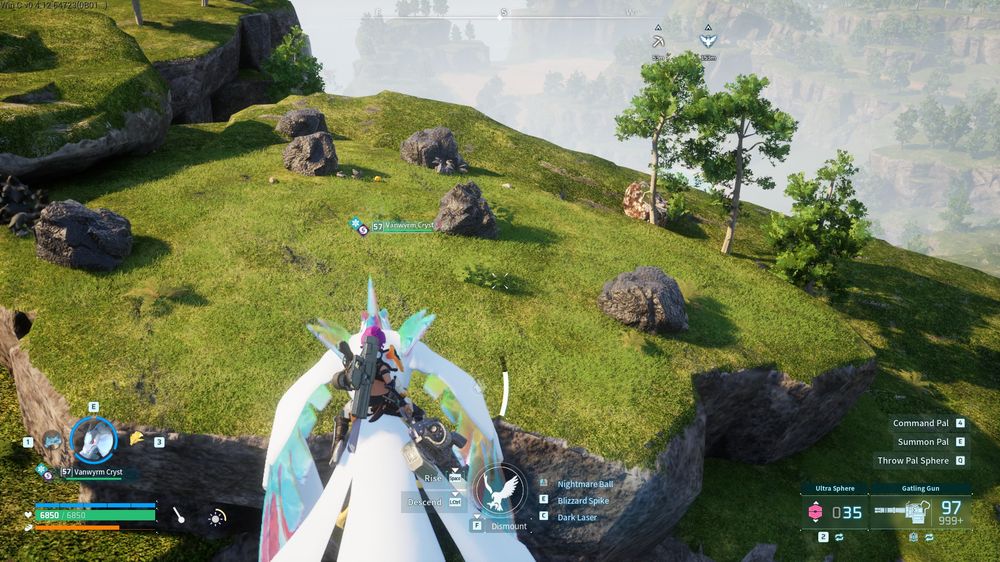Choose the Throw Pal Sphere action
The width and height of the screenshot is (1000, 562).
[913, 460]
